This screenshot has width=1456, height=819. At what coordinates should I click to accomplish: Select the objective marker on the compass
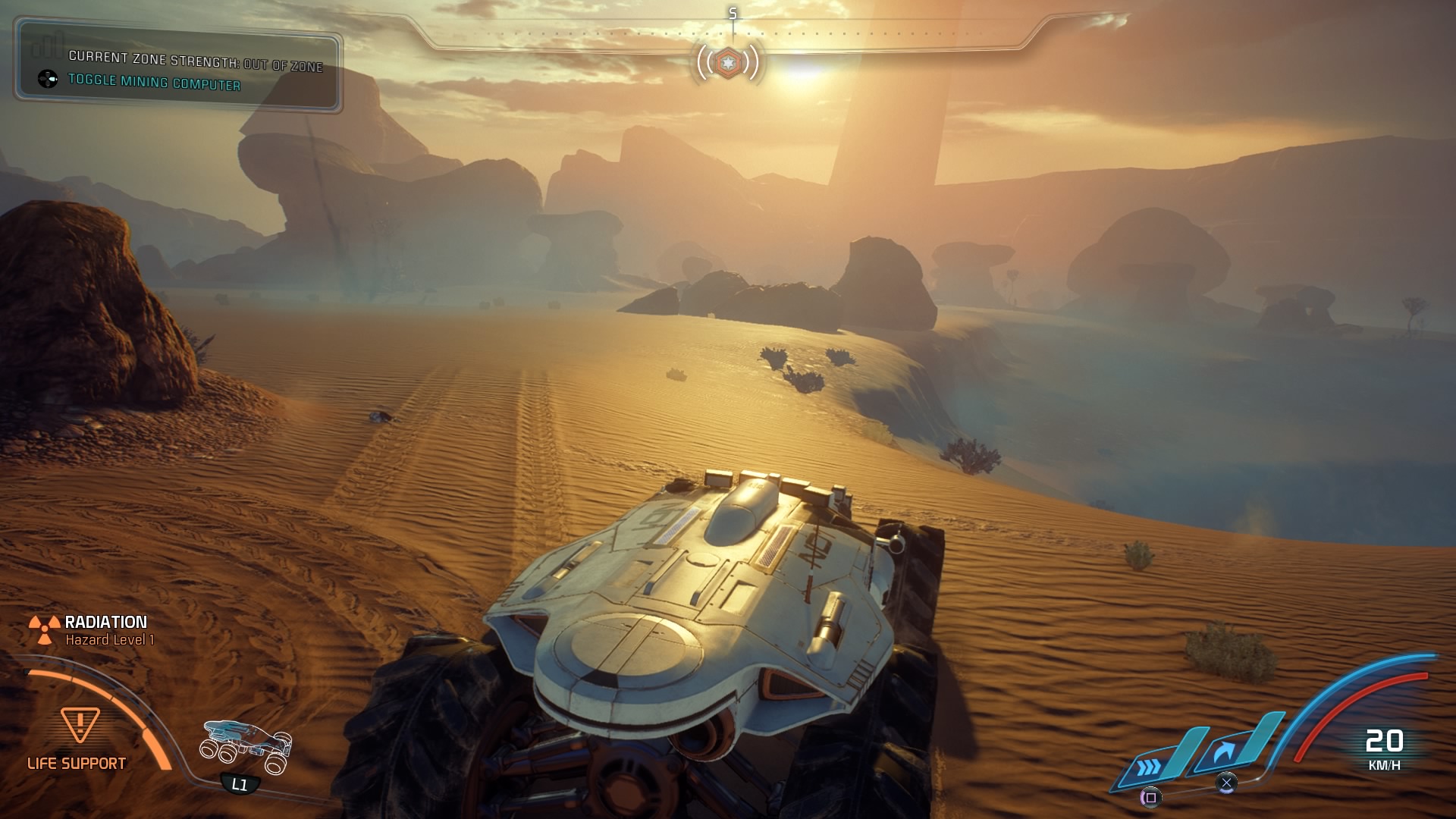(x=728, y=62)
